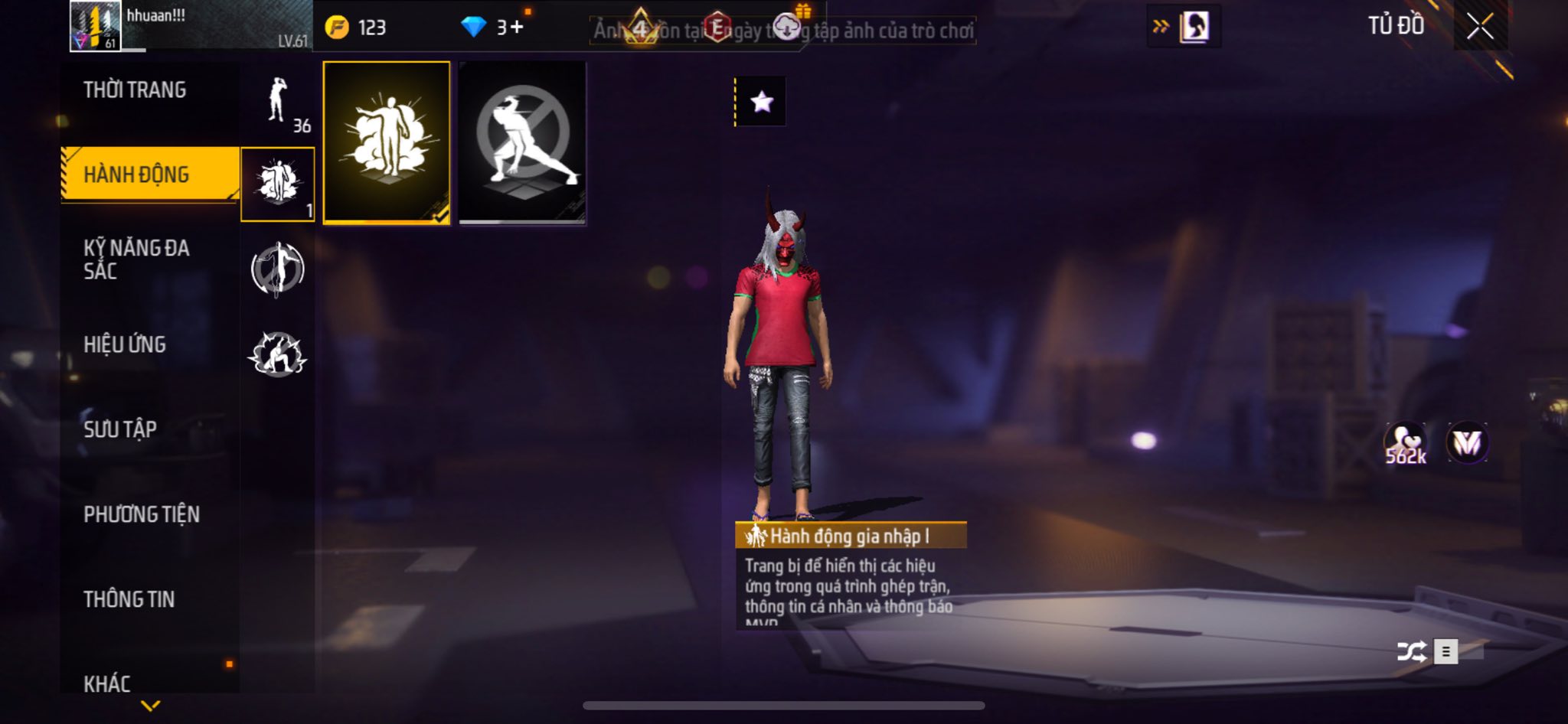Select the Khác category
This screenshot has height=724, width=1568.
tap(107, 683)
